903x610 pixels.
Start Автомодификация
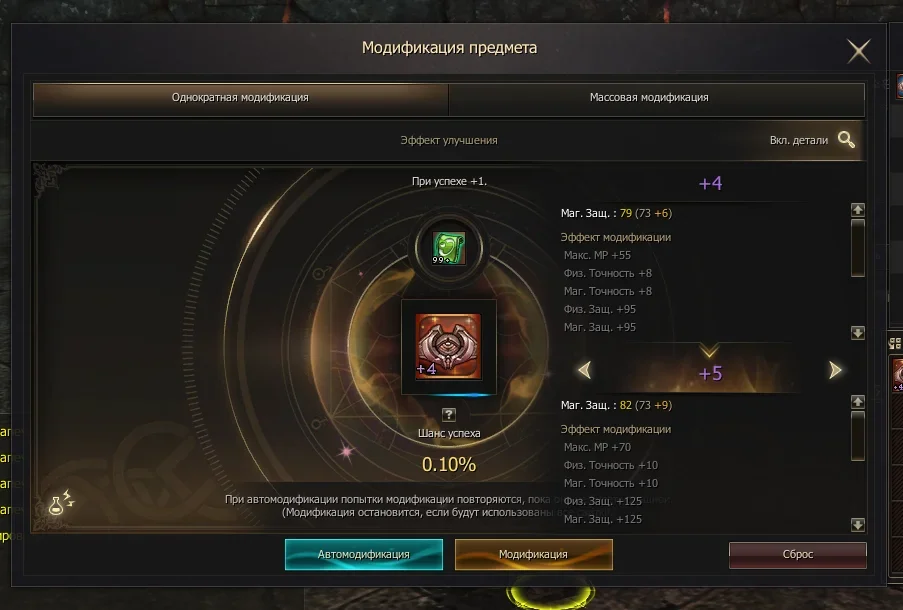(x=363, y=554)
